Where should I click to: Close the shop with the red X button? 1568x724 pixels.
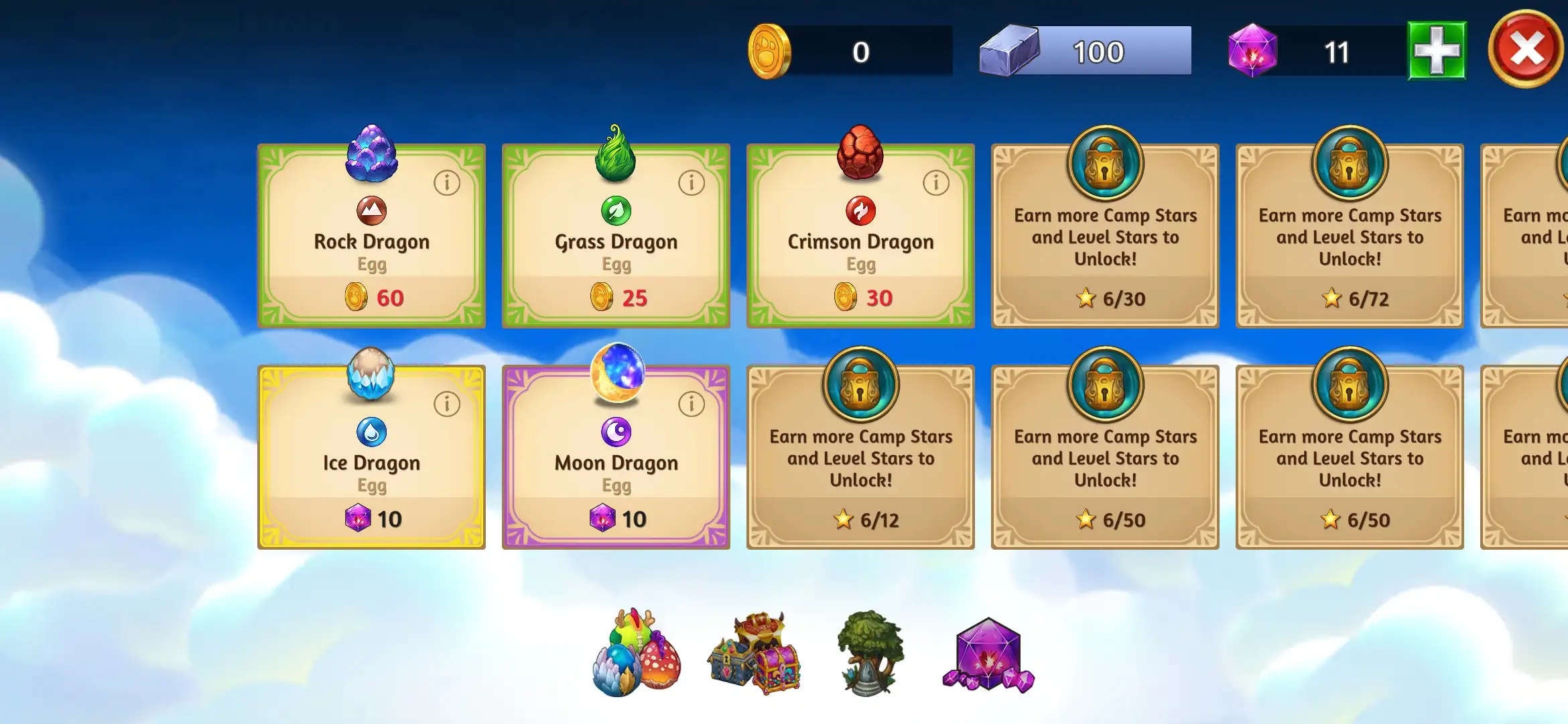(x=1526, y=48)
